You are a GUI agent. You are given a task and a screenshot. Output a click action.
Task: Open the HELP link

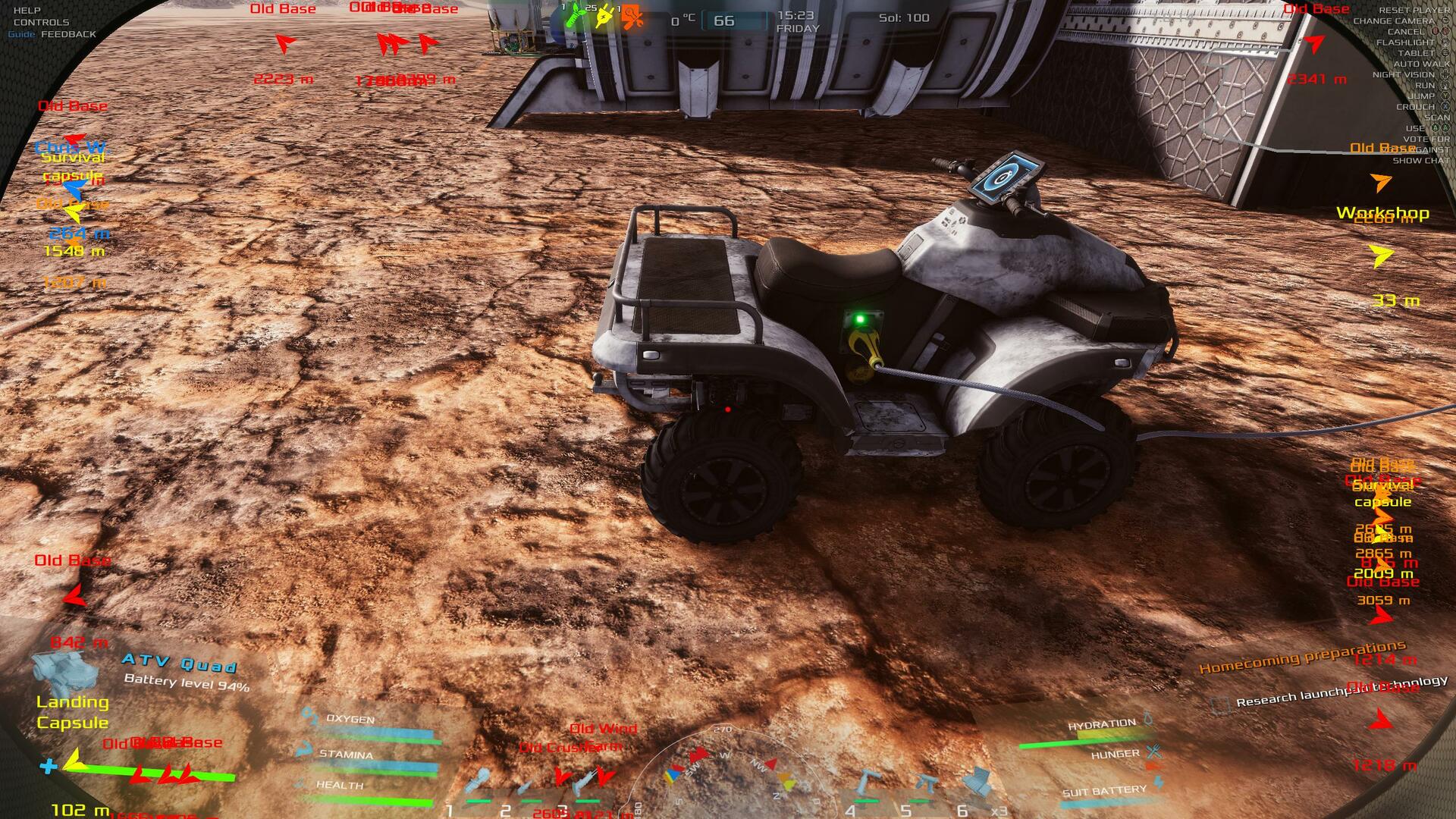[27, 11]
